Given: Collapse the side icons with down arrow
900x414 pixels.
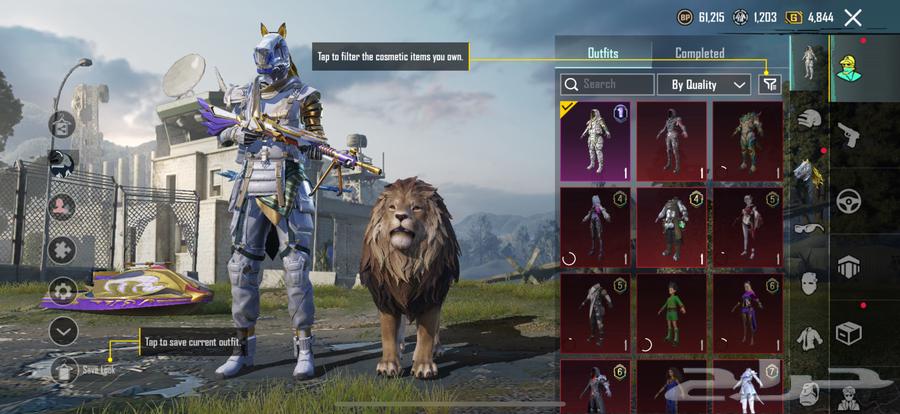Looking at the screenshot, I should point(63,330).
